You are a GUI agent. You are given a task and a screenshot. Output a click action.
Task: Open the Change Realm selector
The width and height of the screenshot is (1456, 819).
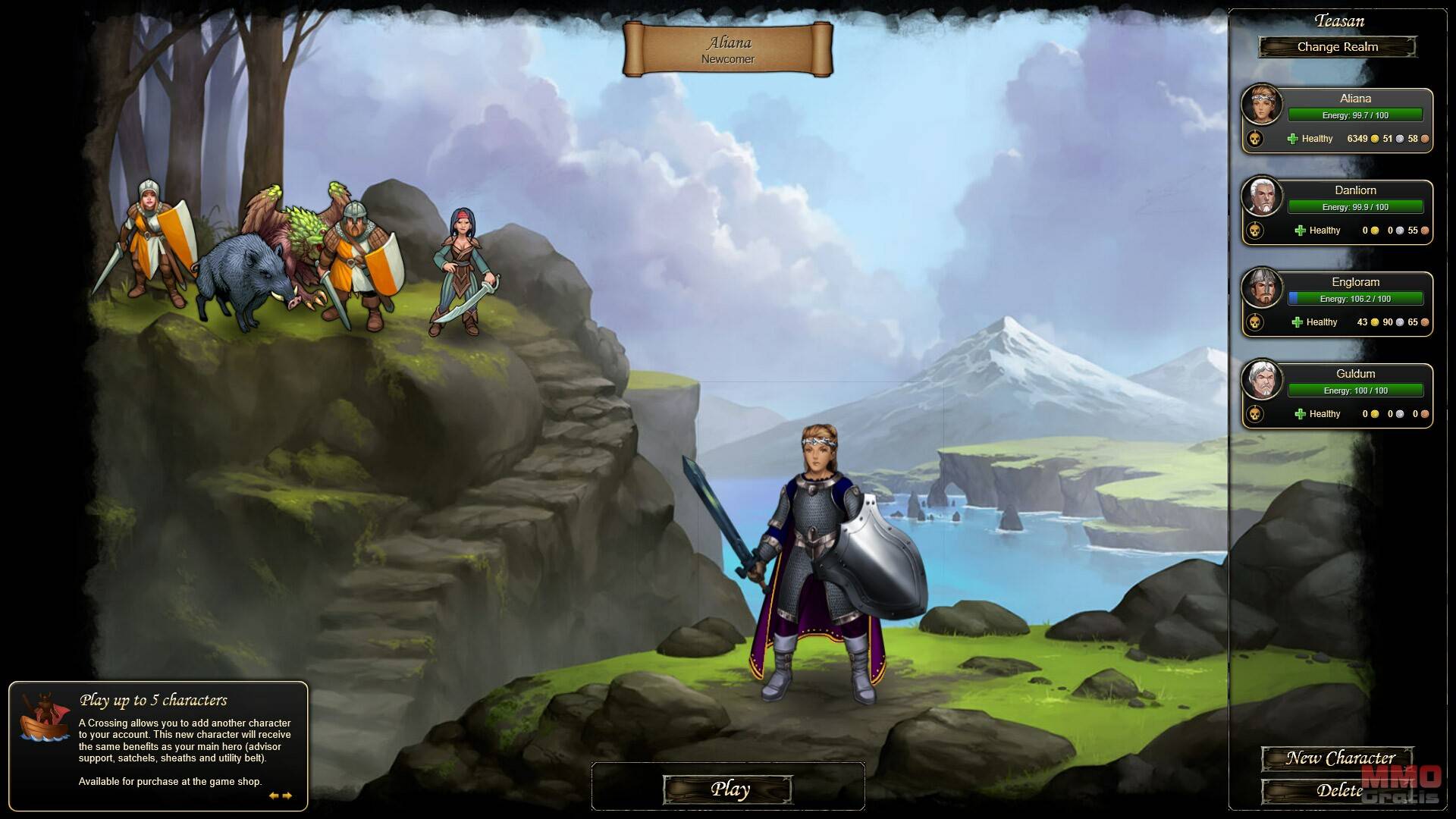1337,47
